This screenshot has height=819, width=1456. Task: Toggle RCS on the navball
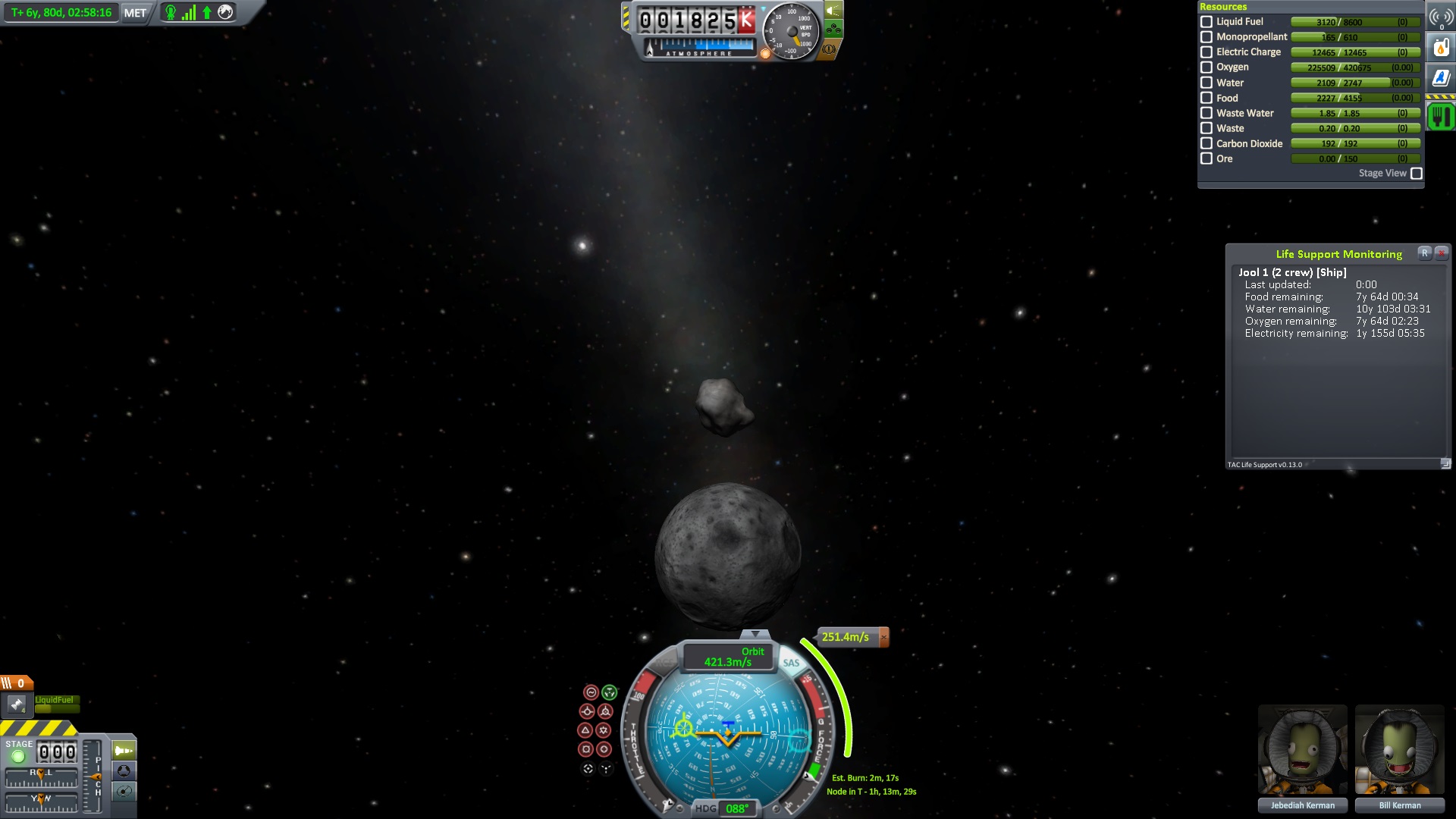coord(663,663)
